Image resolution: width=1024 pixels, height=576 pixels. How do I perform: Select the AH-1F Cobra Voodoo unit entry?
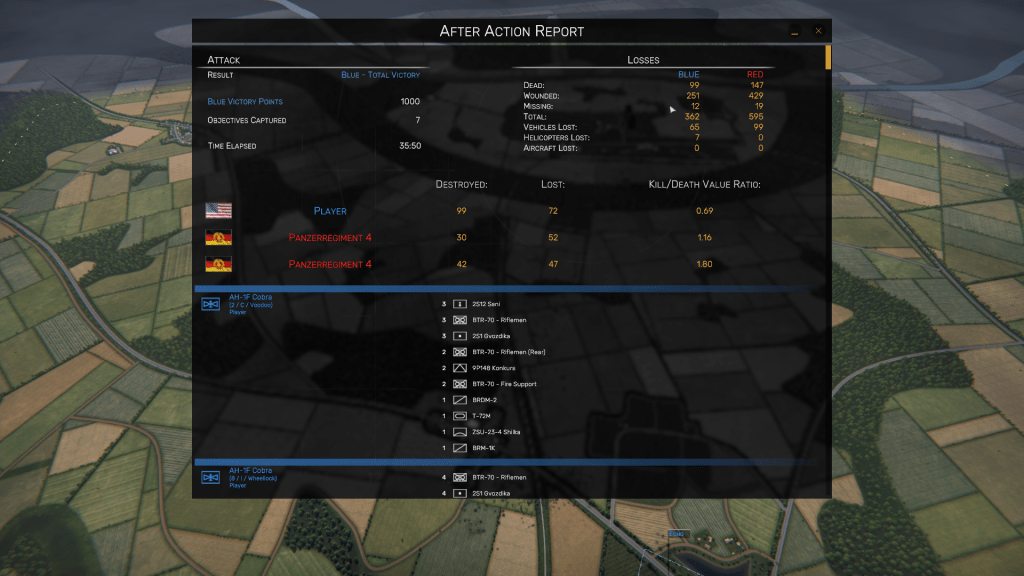point(249,304)
